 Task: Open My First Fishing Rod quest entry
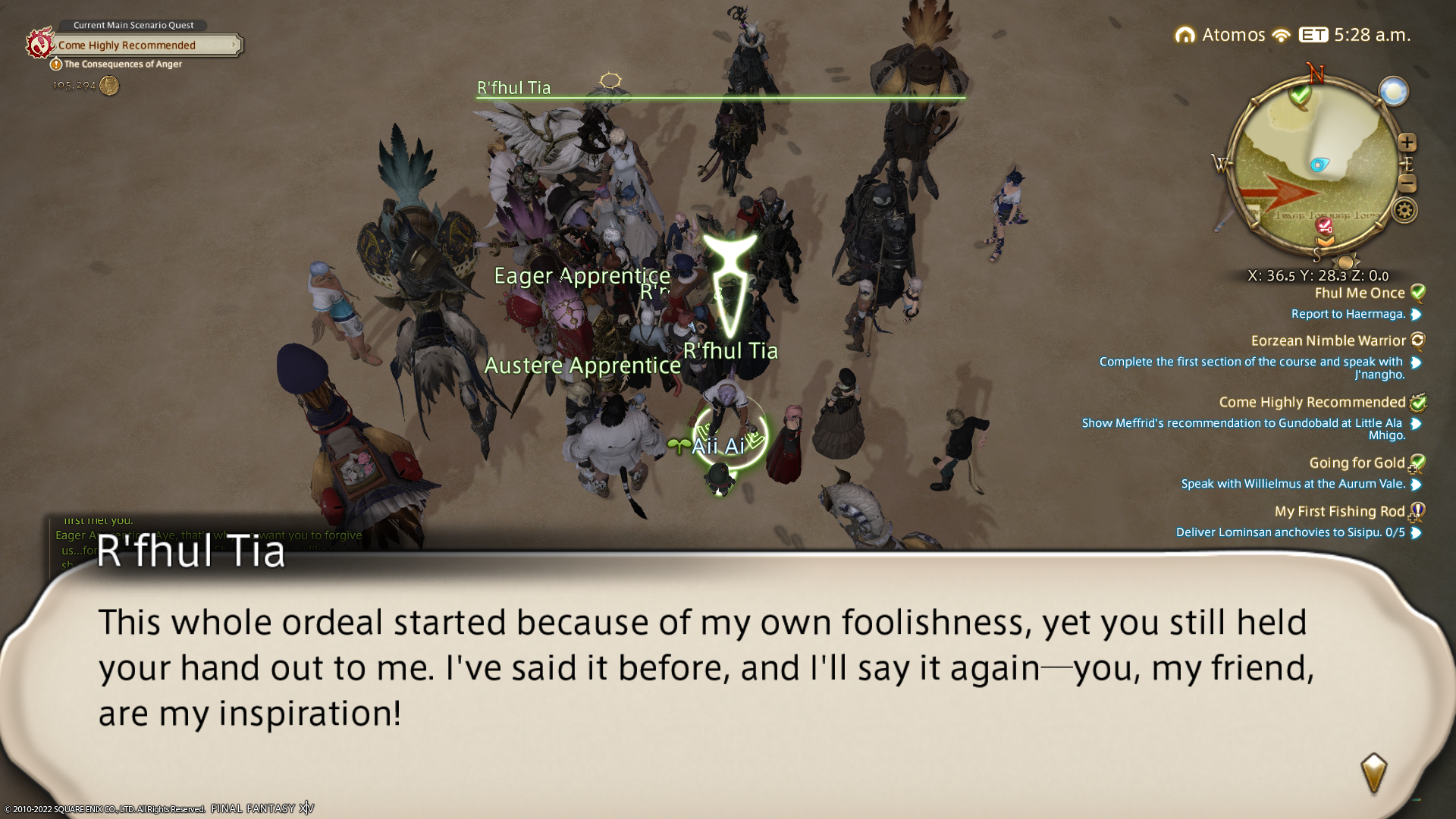click(x=1339, y=512)
